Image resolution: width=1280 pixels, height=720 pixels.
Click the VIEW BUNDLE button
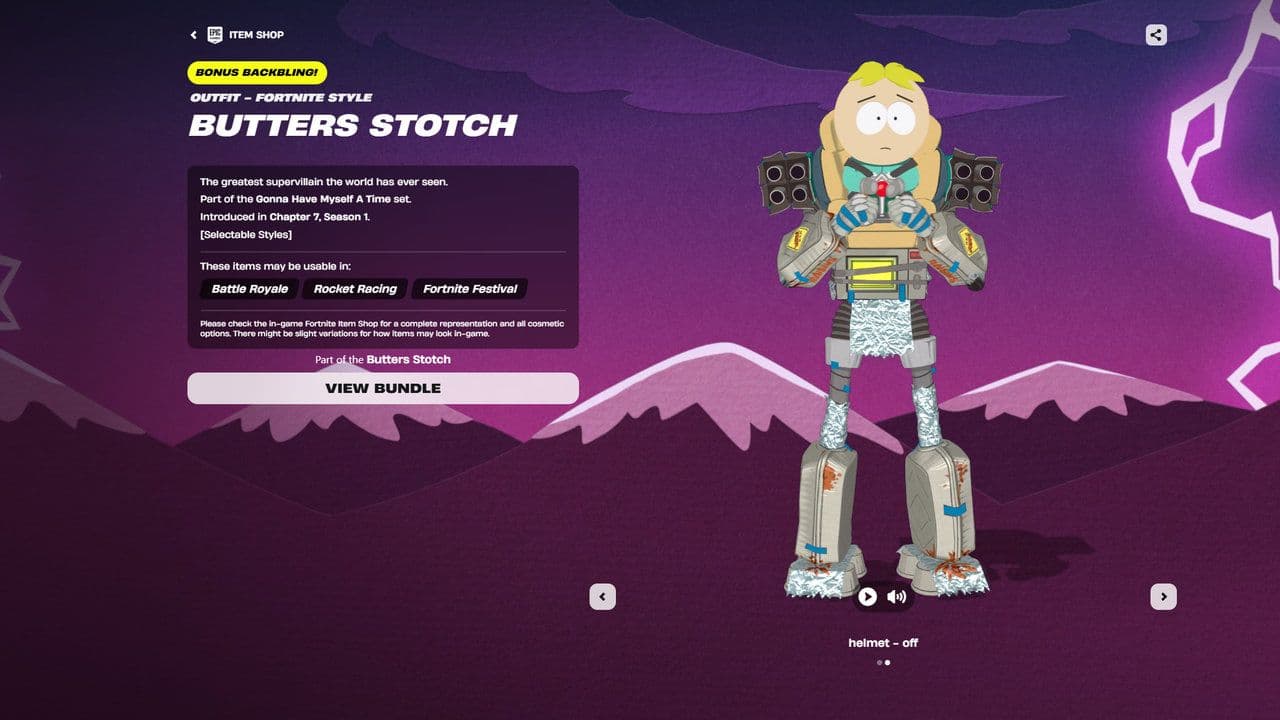pyautogui.click(x=383, y=388)
